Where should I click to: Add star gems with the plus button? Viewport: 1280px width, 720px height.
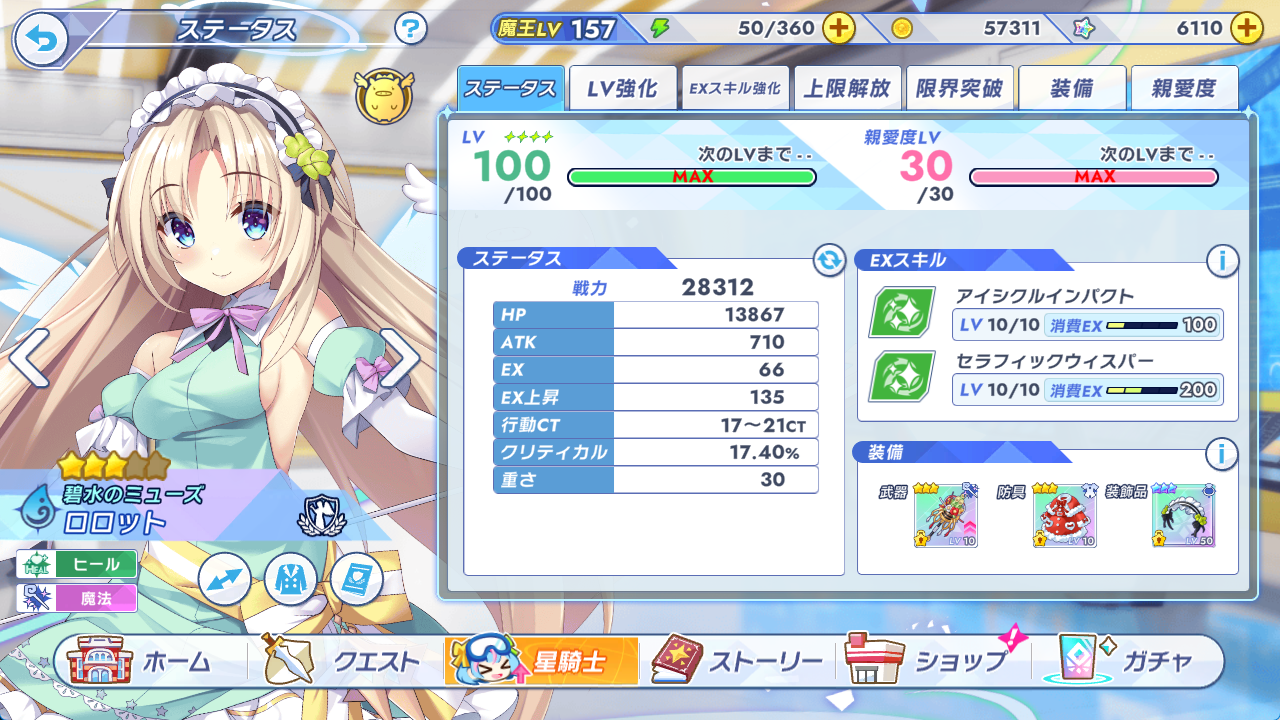1246,29
